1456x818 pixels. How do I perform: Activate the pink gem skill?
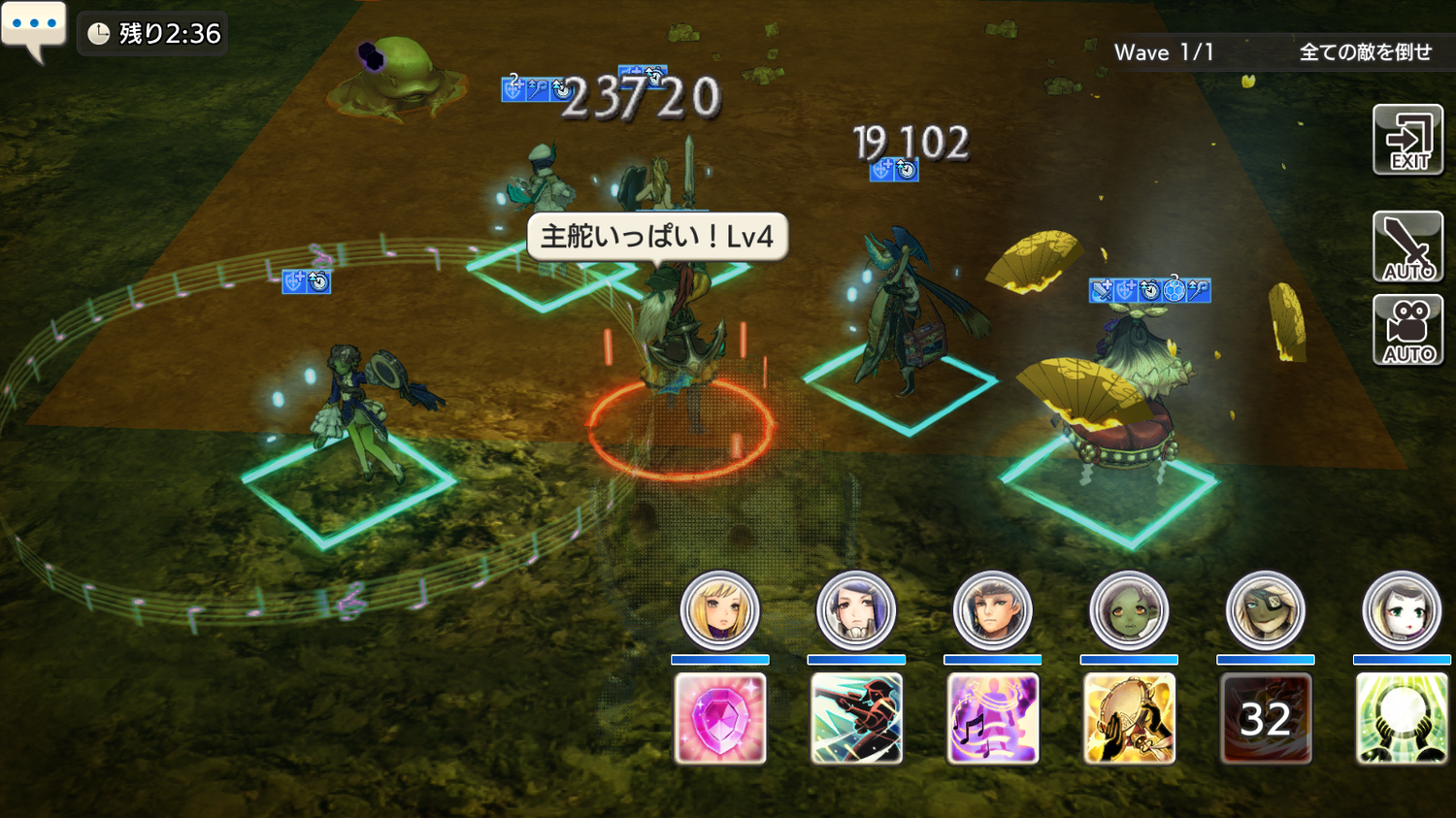click(720, 718)
